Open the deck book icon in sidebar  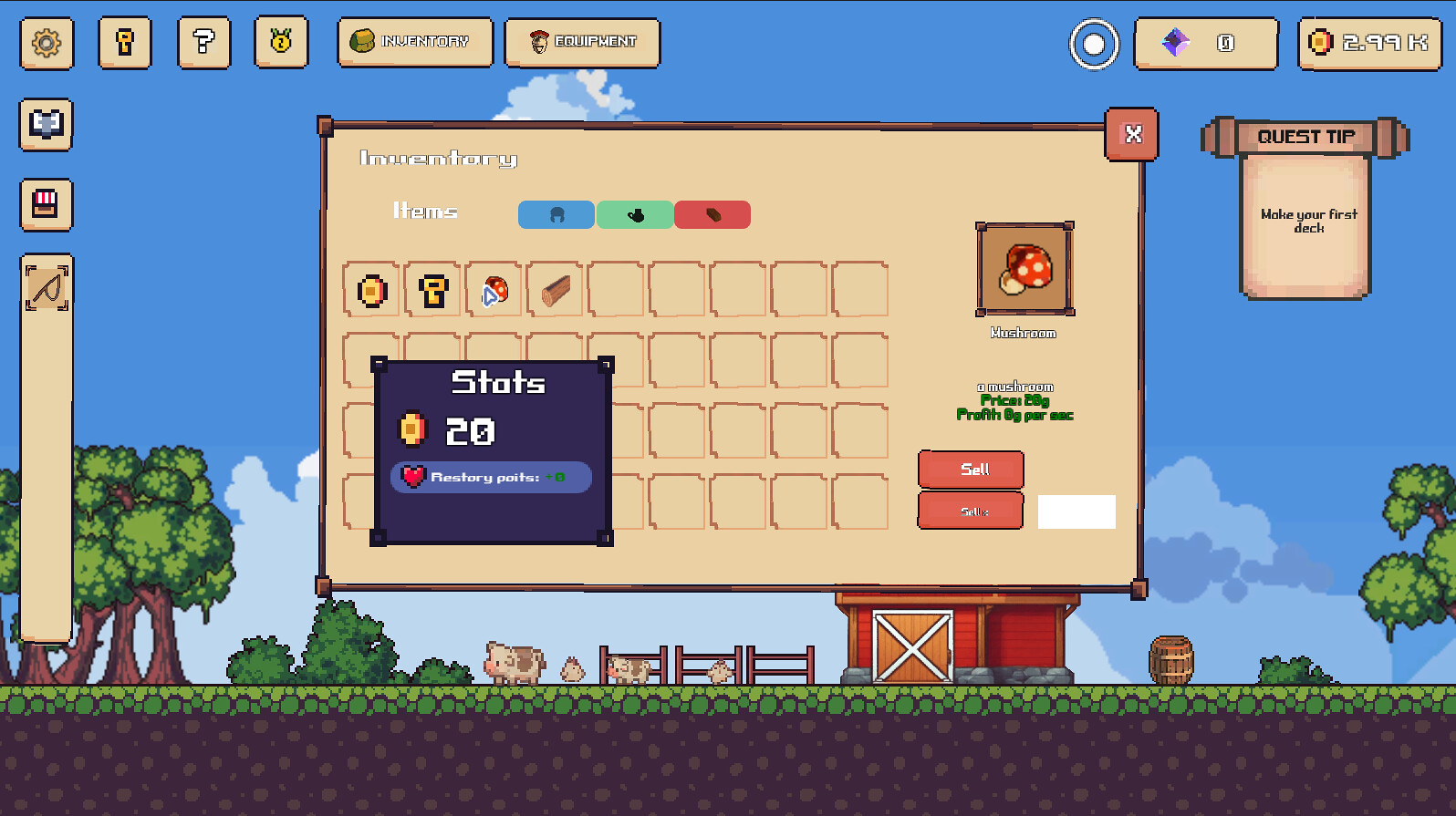point(45,125)
